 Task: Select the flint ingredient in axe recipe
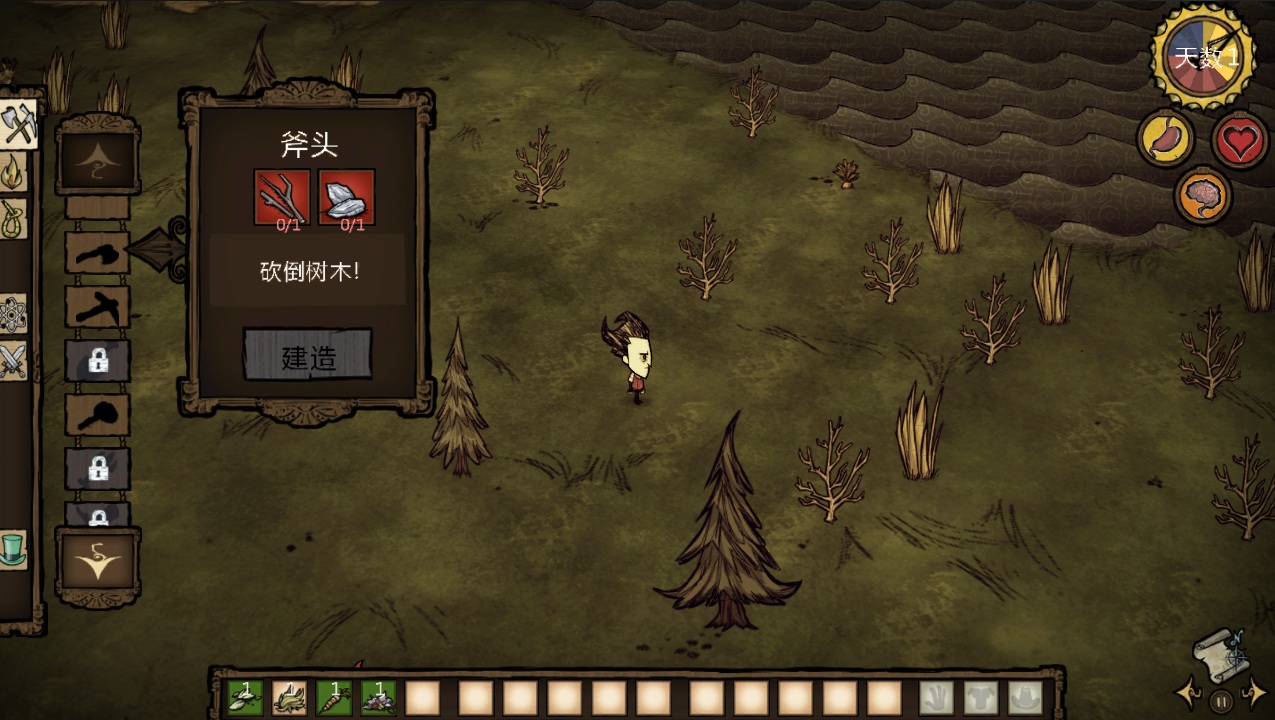click(347, 196)
